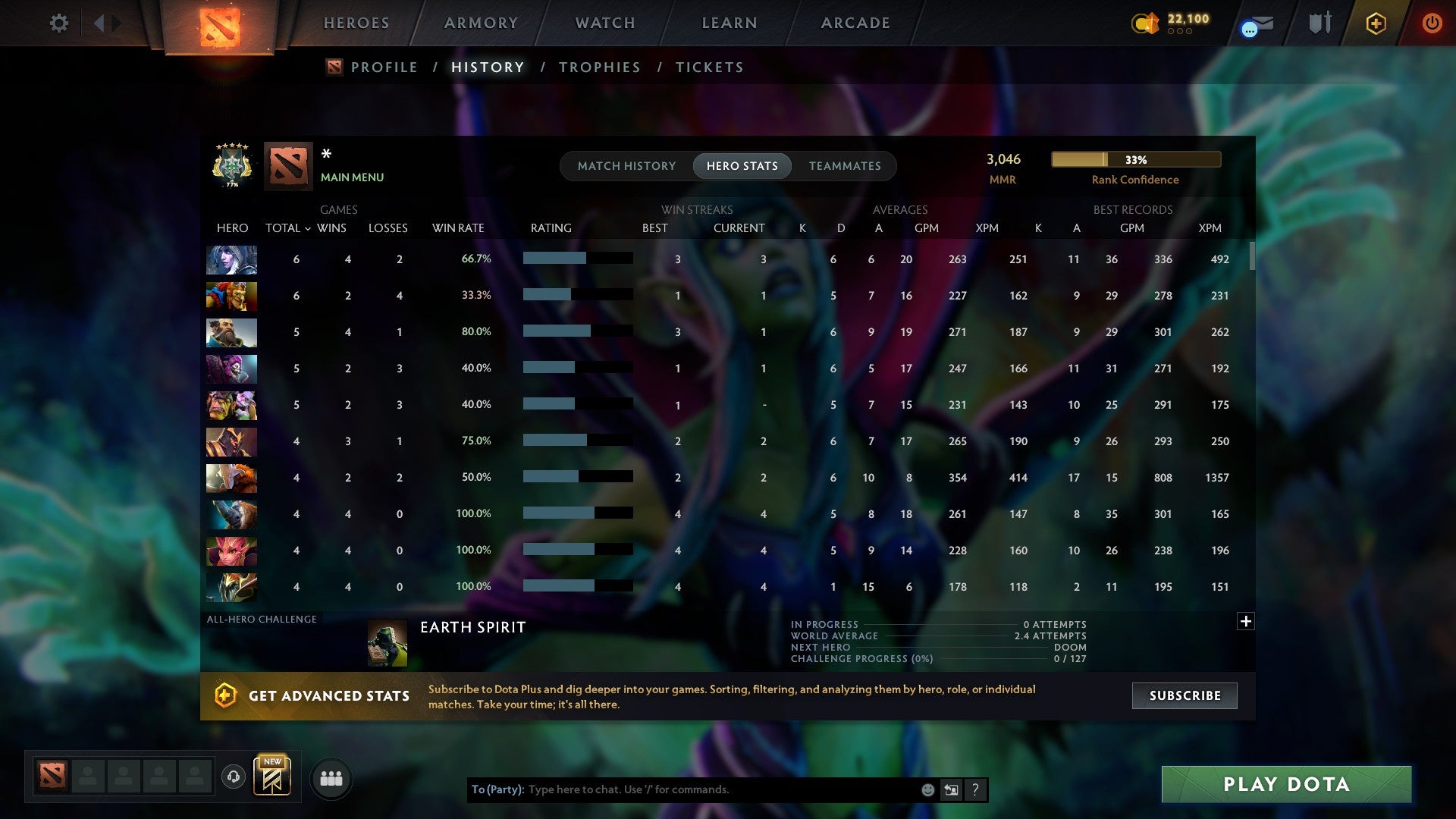This screenshot has height=819, width=1456.
Task: Open the friends list icon near chat bar
Action: 331,777
